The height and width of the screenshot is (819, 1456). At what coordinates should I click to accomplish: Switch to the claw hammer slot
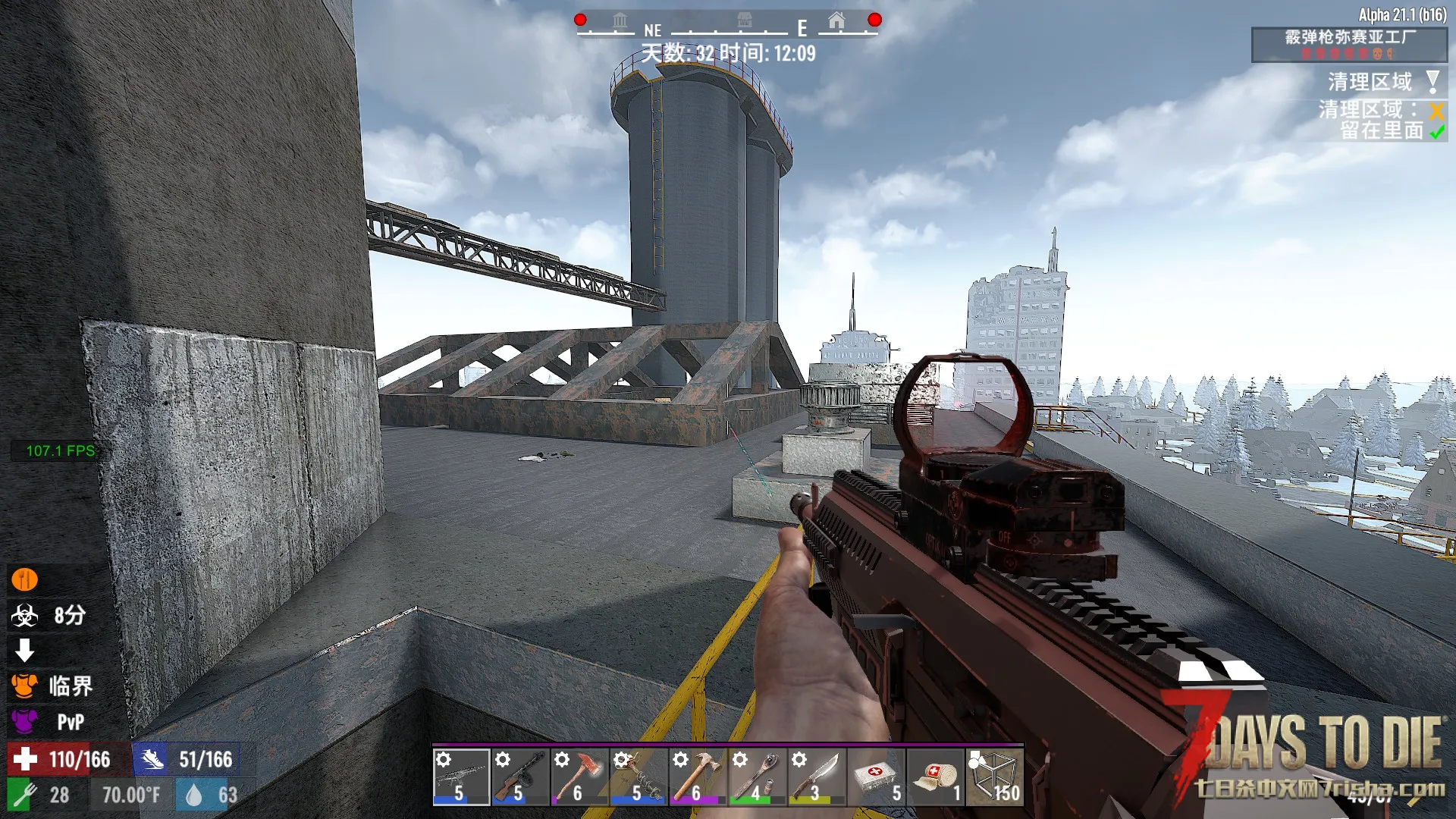click(x=698, y=777)
